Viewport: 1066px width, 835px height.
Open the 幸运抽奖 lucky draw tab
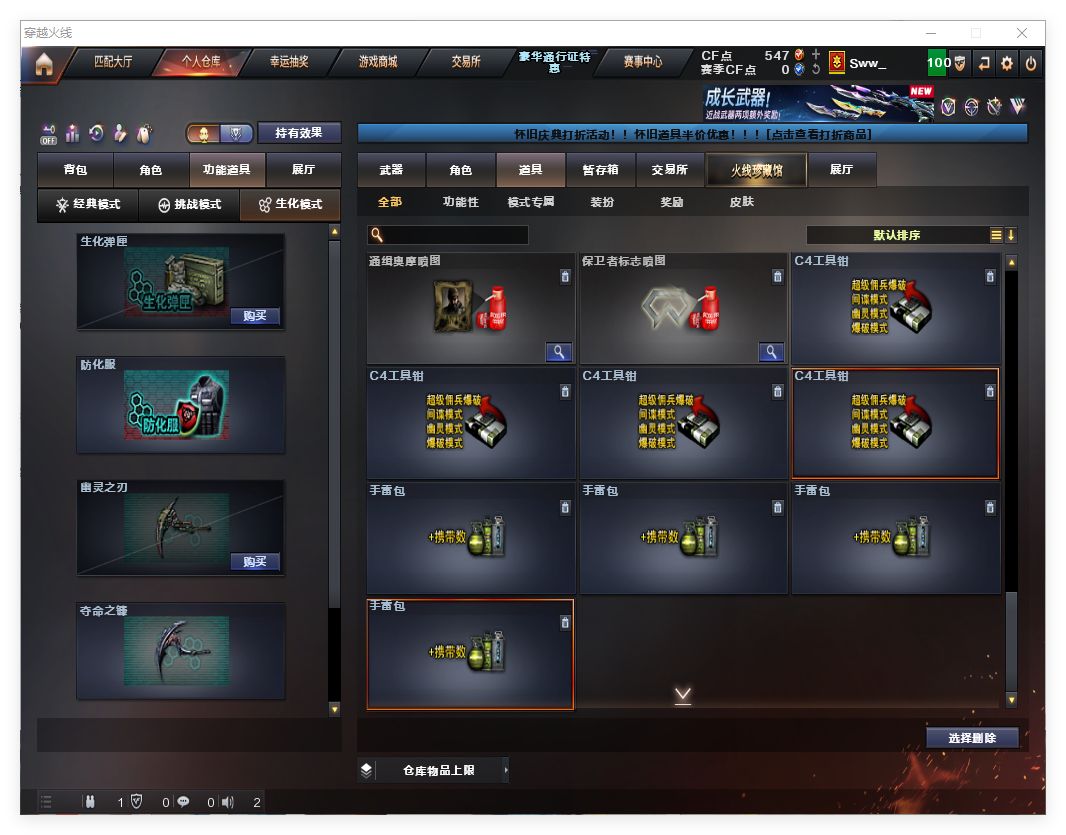tap(289, 62)
